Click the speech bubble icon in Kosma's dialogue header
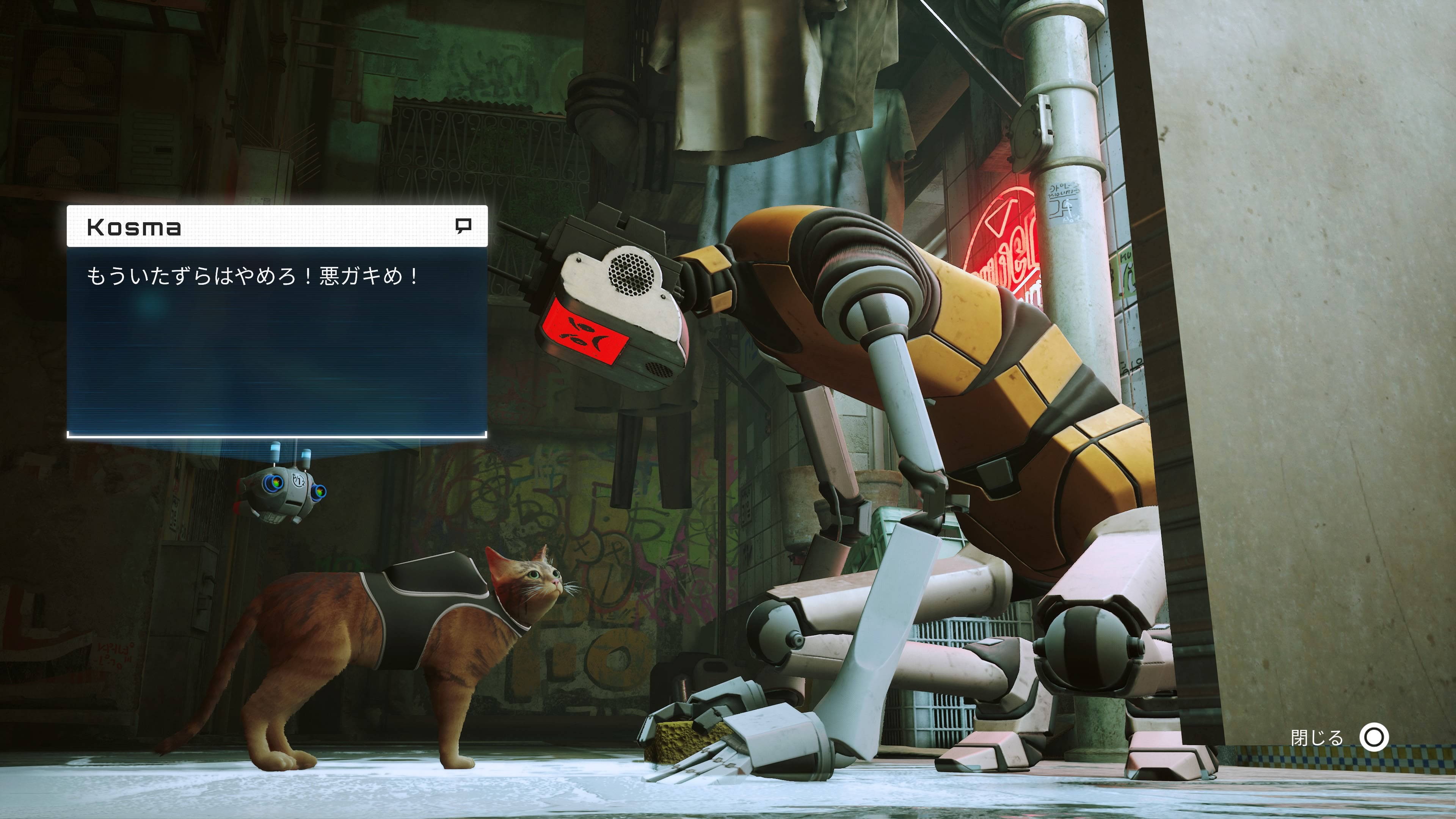This screenshot has width=1456, height=819. tap(463, 226)
